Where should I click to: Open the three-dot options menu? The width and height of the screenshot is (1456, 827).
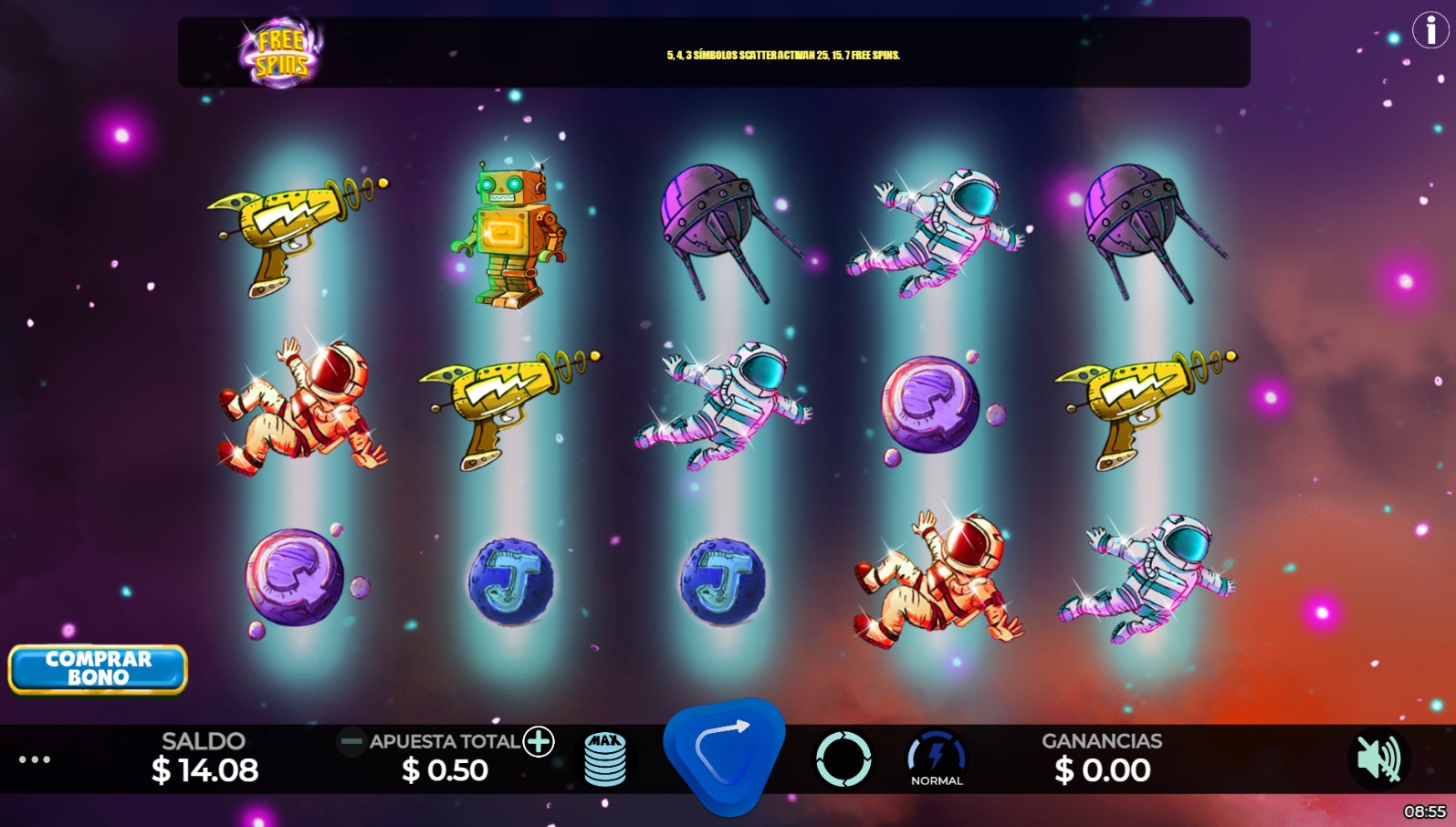(x=35, y=759)
